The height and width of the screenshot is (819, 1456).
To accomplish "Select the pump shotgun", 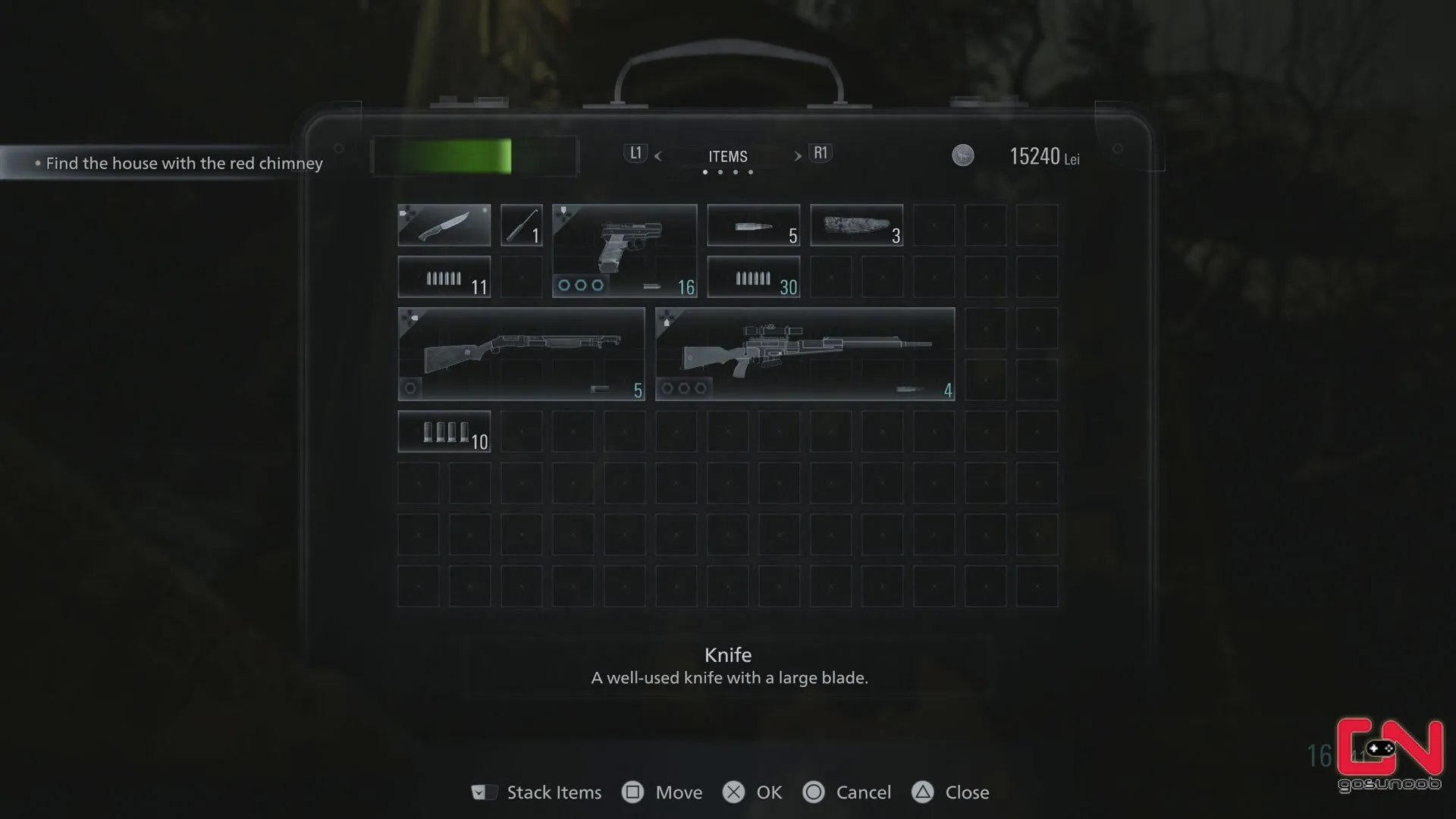I will [521, 354].
